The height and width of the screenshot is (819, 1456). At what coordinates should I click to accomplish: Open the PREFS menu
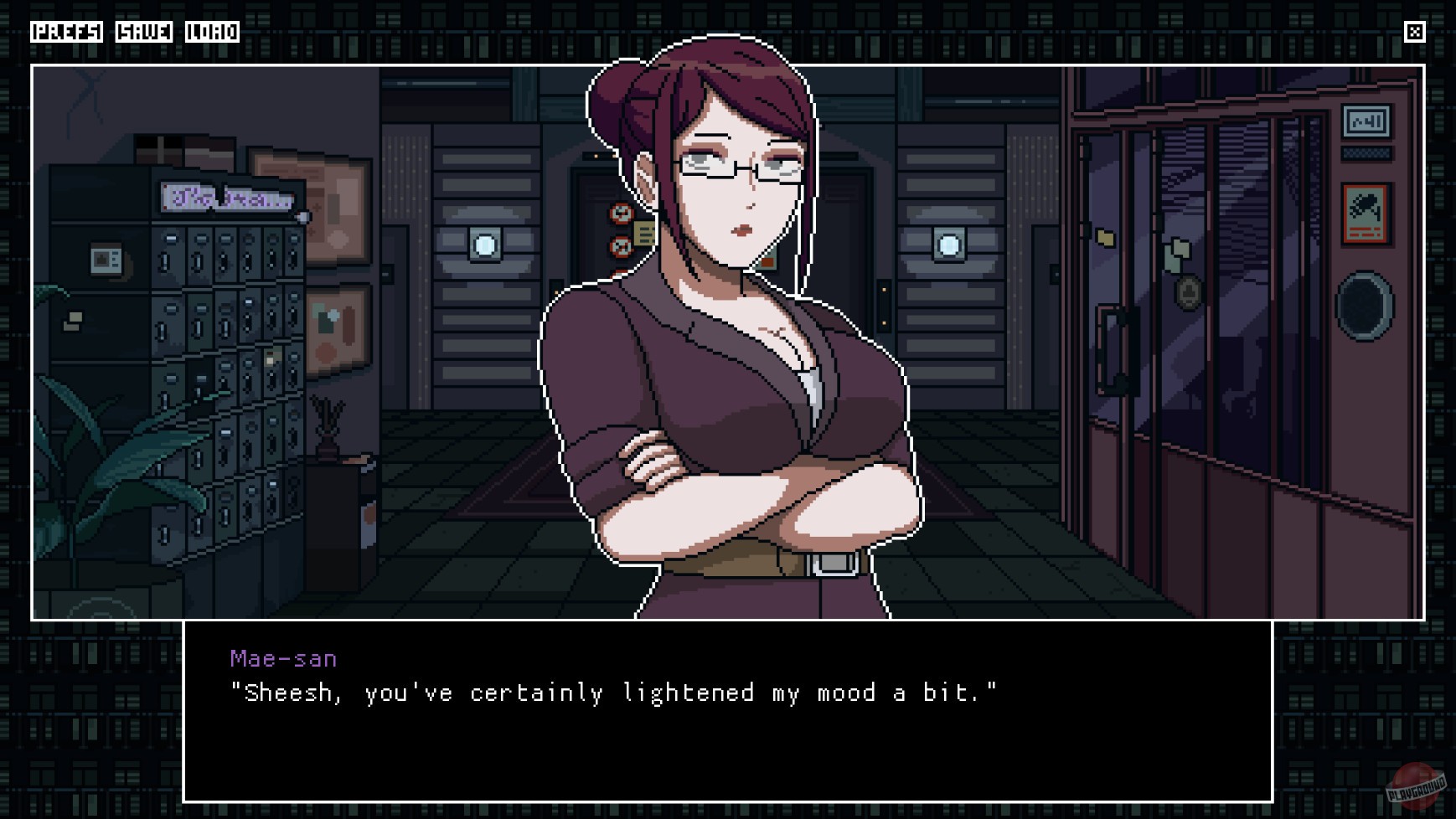[x=67, y=33]
